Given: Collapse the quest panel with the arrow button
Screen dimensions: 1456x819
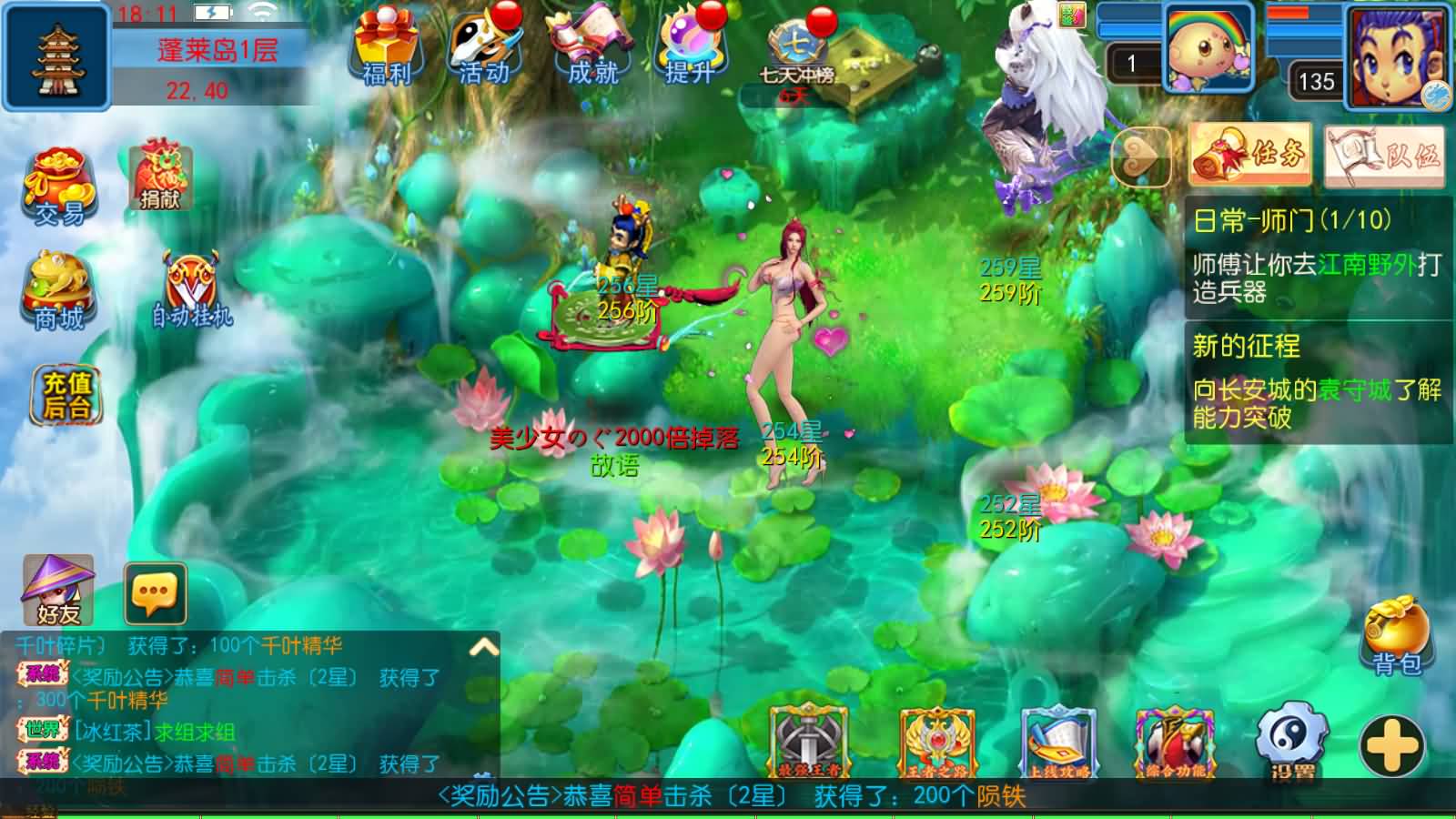Looking at the screenshot, I should click(1141, 157).
